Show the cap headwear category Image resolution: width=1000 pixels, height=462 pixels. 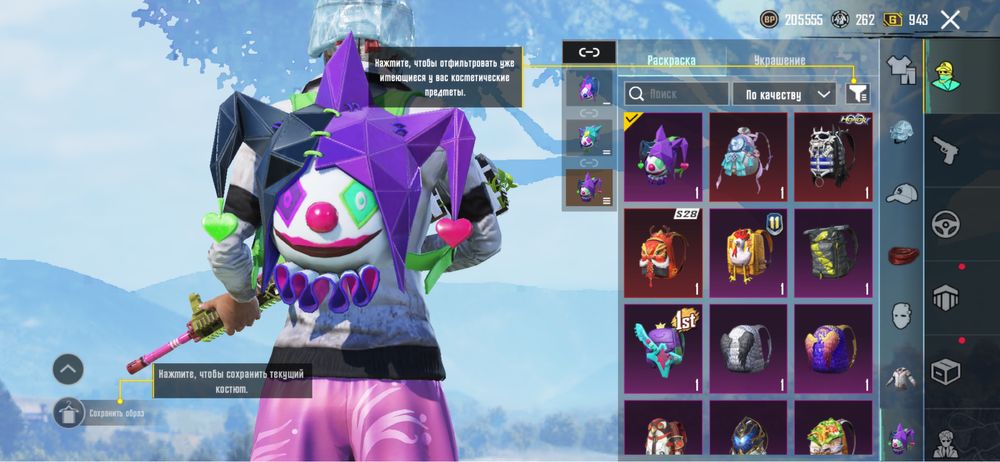[902, 194]
